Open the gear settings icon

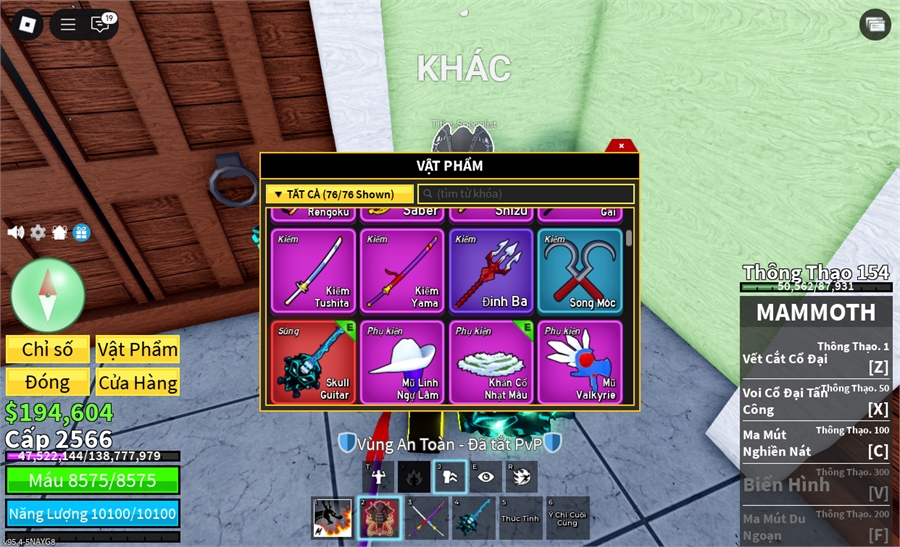(x=38, y=232)
